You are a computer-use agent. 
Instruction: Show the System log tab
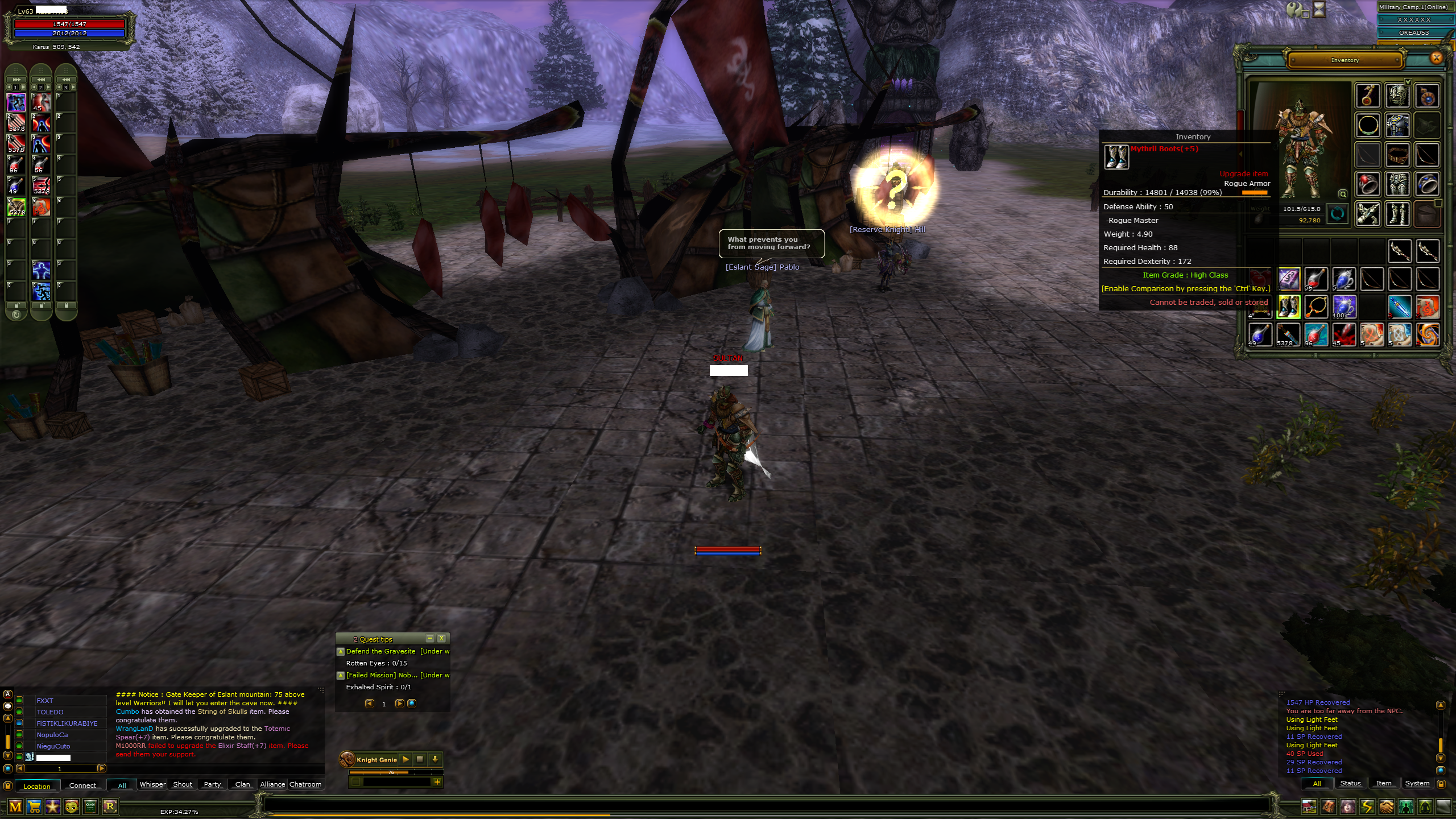tap(1417, 784)
